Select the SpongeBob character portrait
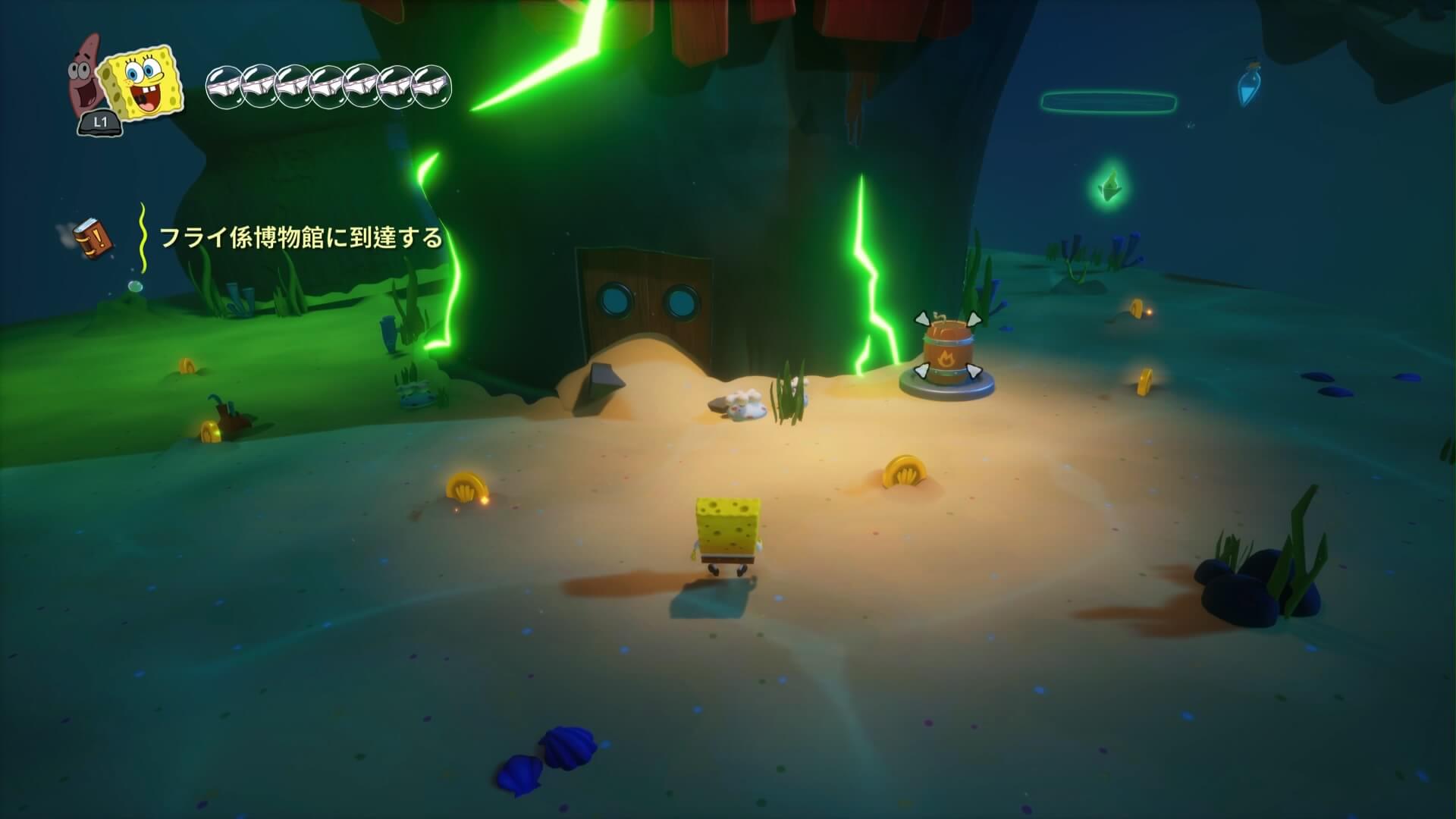The image size is (1456, 819). pos(144,85)
